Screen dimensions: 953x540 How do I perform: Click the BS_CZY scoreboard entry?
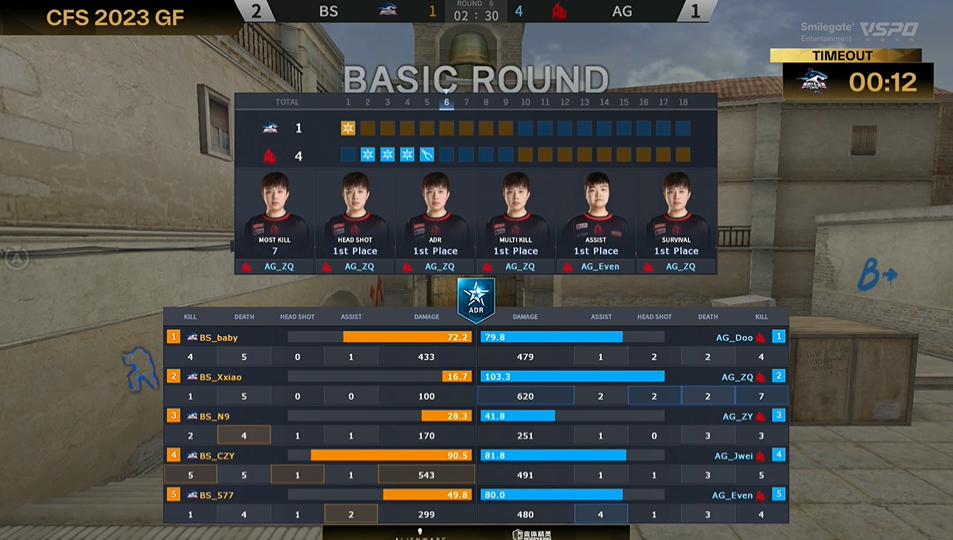click(x=217, y=455)
